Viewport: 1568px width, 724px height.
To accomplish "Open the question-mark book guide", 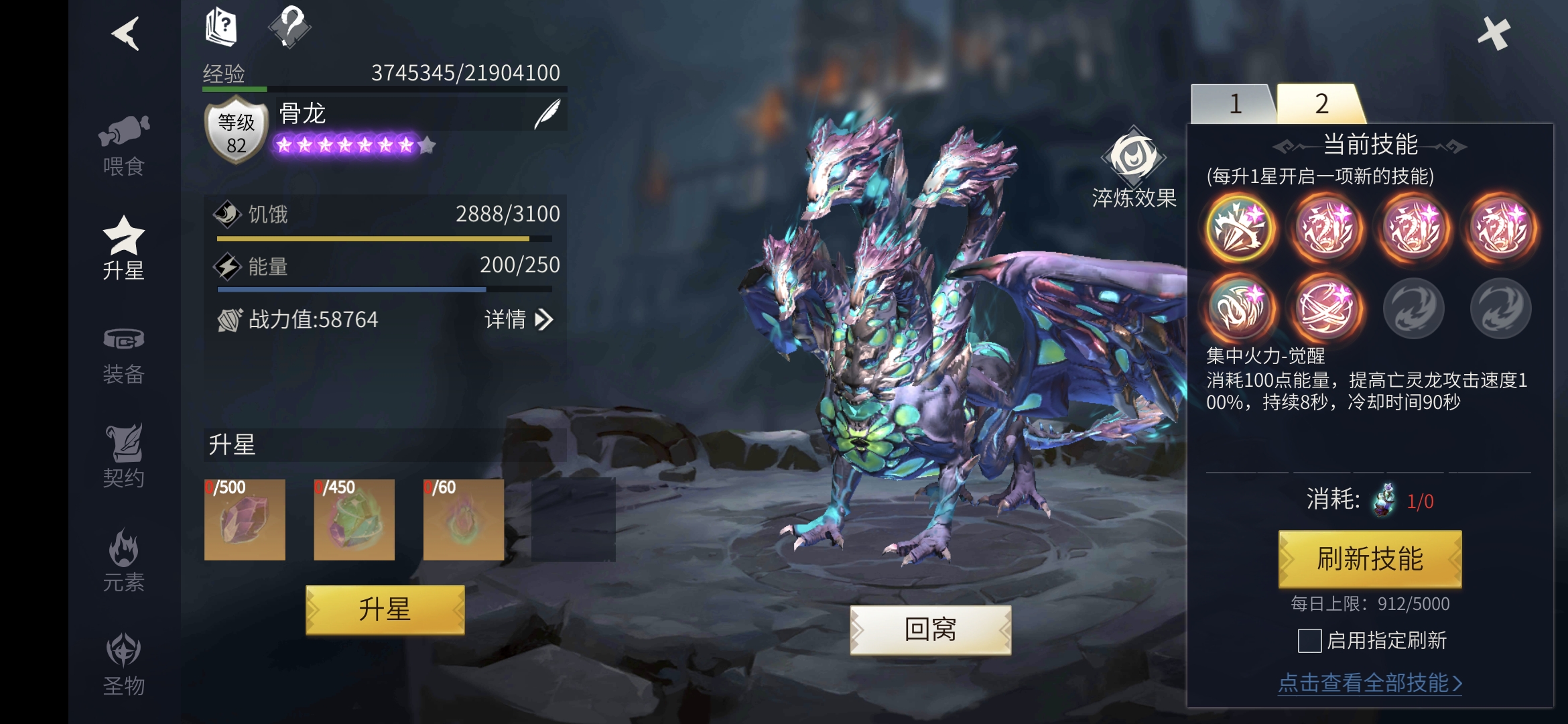I will click(x=221, y=27).
